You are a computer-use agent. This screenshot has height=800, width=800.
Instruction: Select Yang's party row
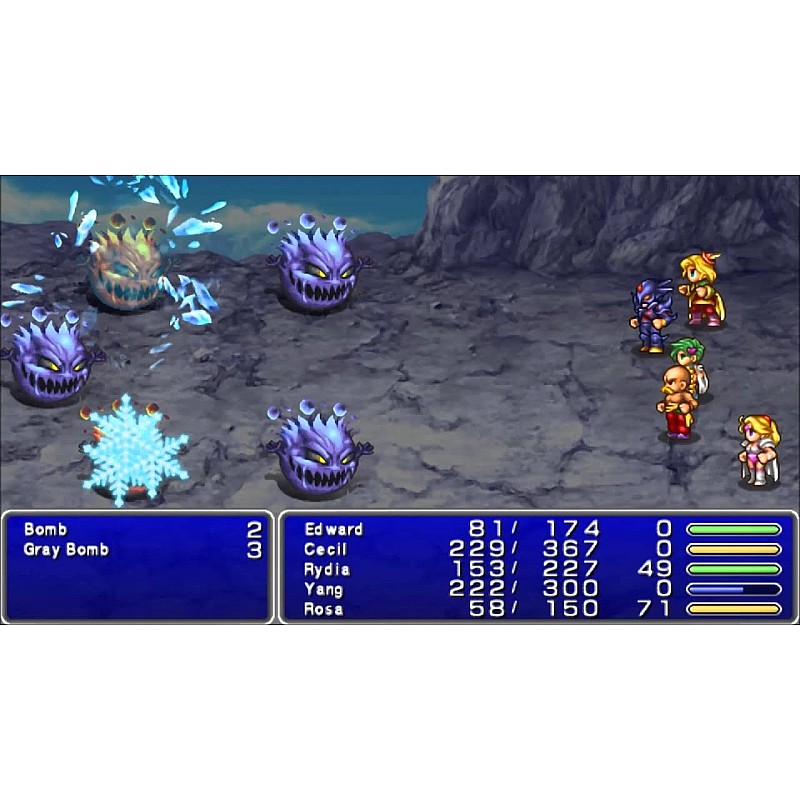click(323, 589)
